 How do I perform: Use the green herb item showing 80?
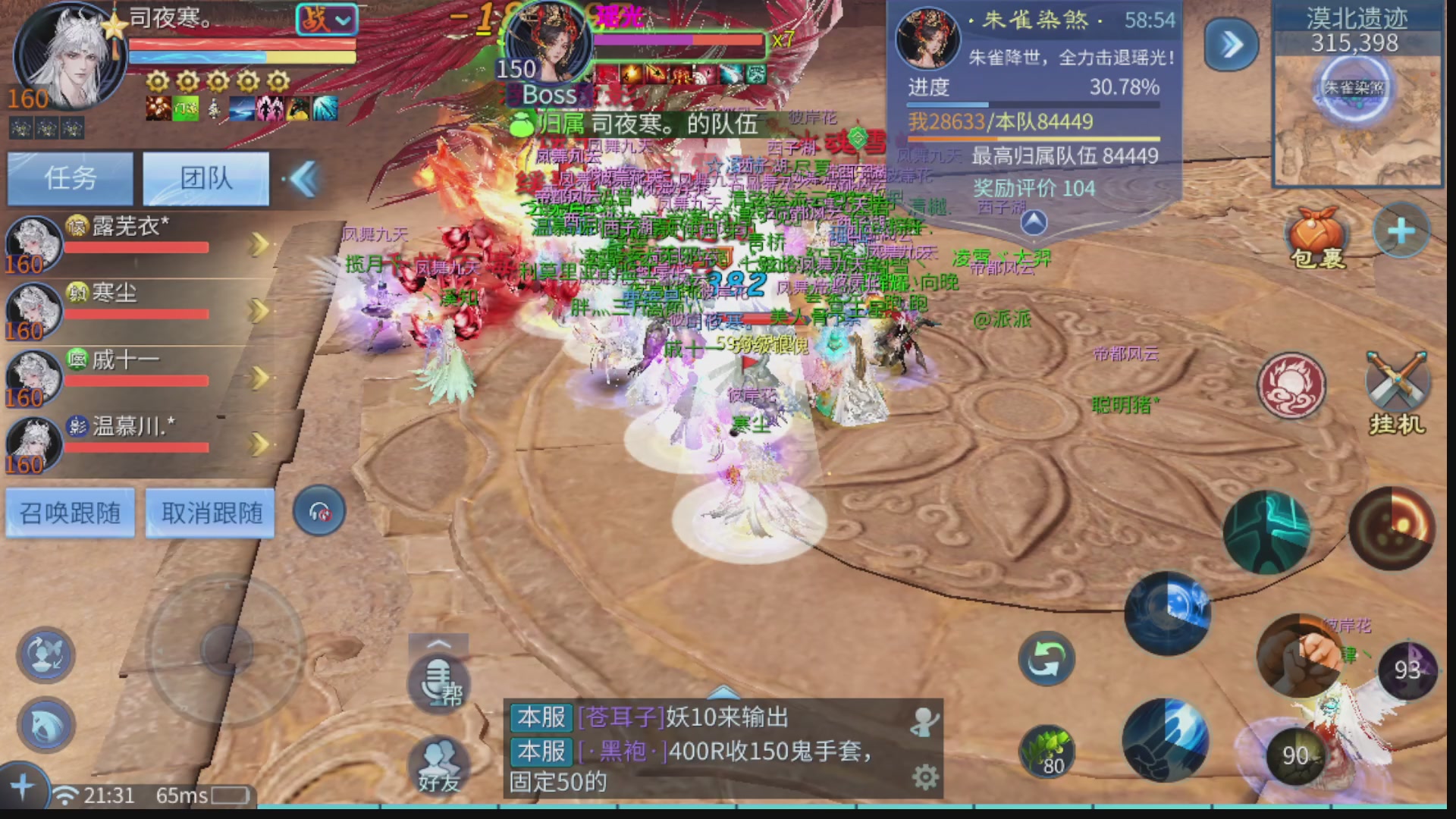coord(1047,749)
